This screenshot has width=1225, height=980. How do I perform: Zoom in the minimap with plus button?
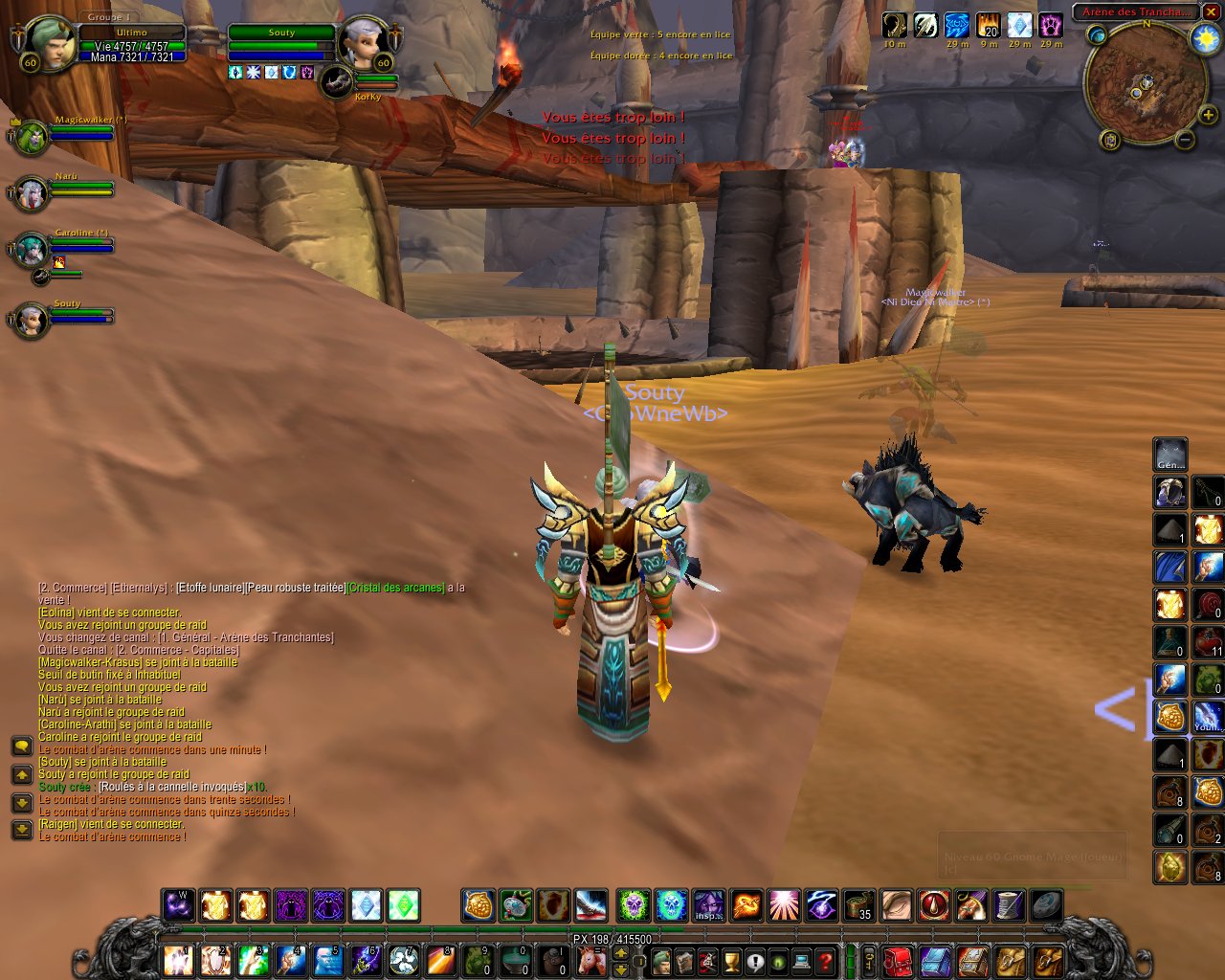click(x=1207, y=116)
